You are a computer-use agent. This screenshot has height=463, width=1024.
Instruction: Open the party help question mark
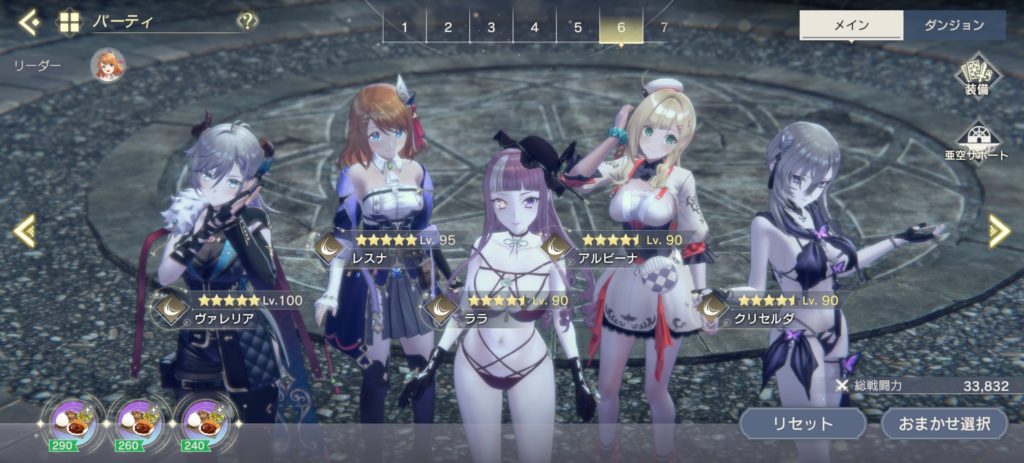tap(246, 21)
